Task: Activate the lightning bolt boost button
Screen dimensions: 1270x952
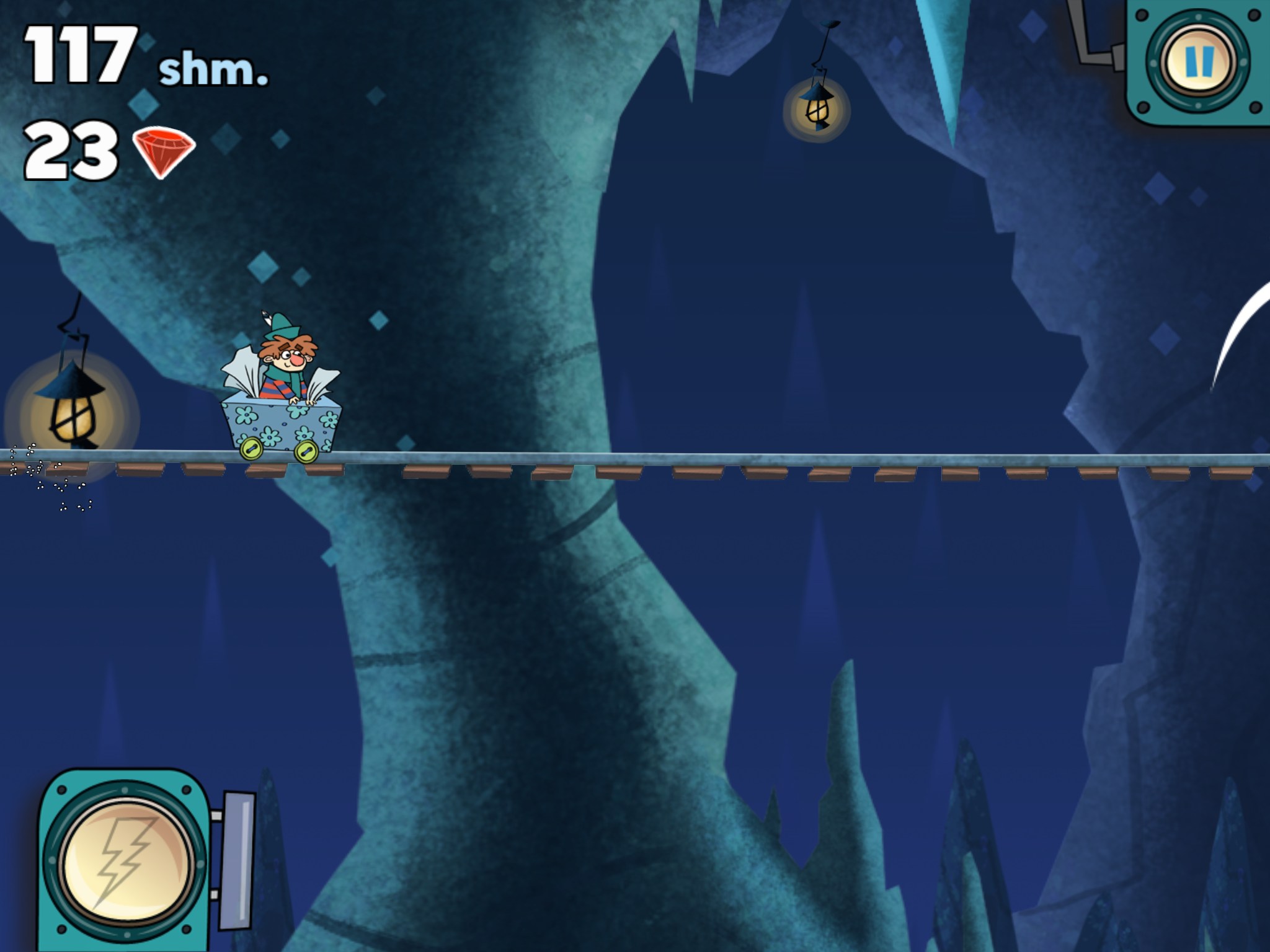Action: pyautogui.click(x=126, y=862)
